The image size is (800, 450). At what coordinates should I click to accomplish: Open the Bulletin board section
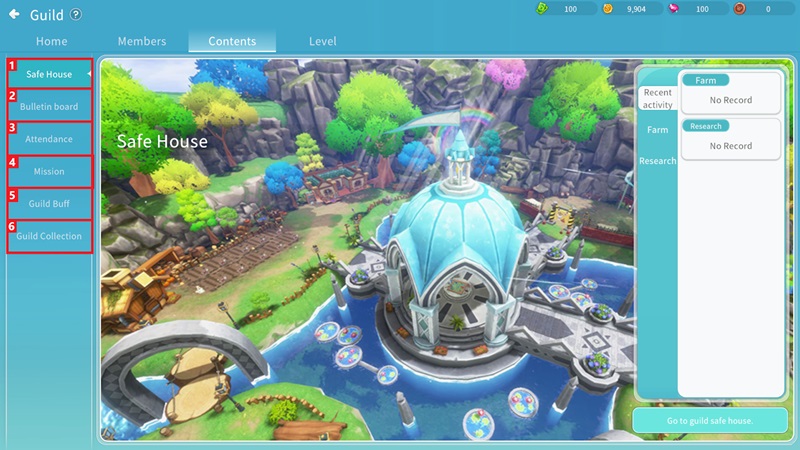(x=49, y=107)
